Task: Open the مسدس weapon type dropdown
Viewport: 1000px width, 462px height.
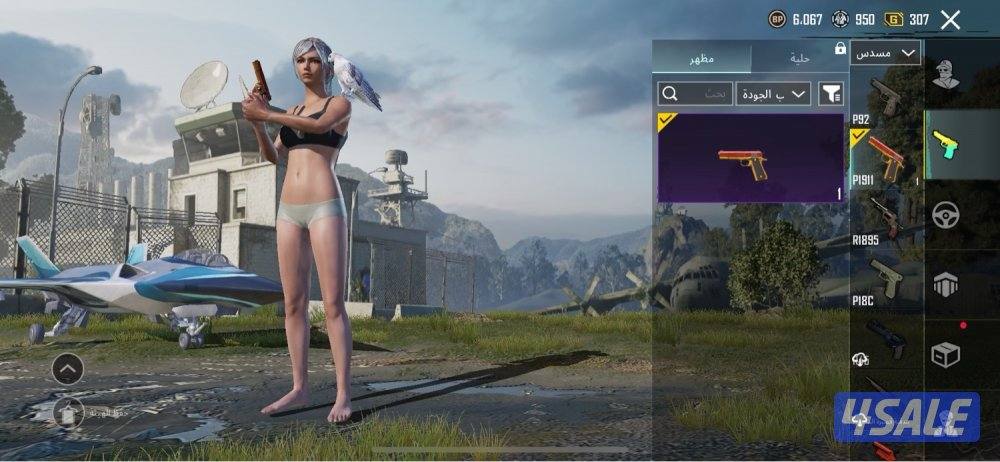Action: (886, 53)
